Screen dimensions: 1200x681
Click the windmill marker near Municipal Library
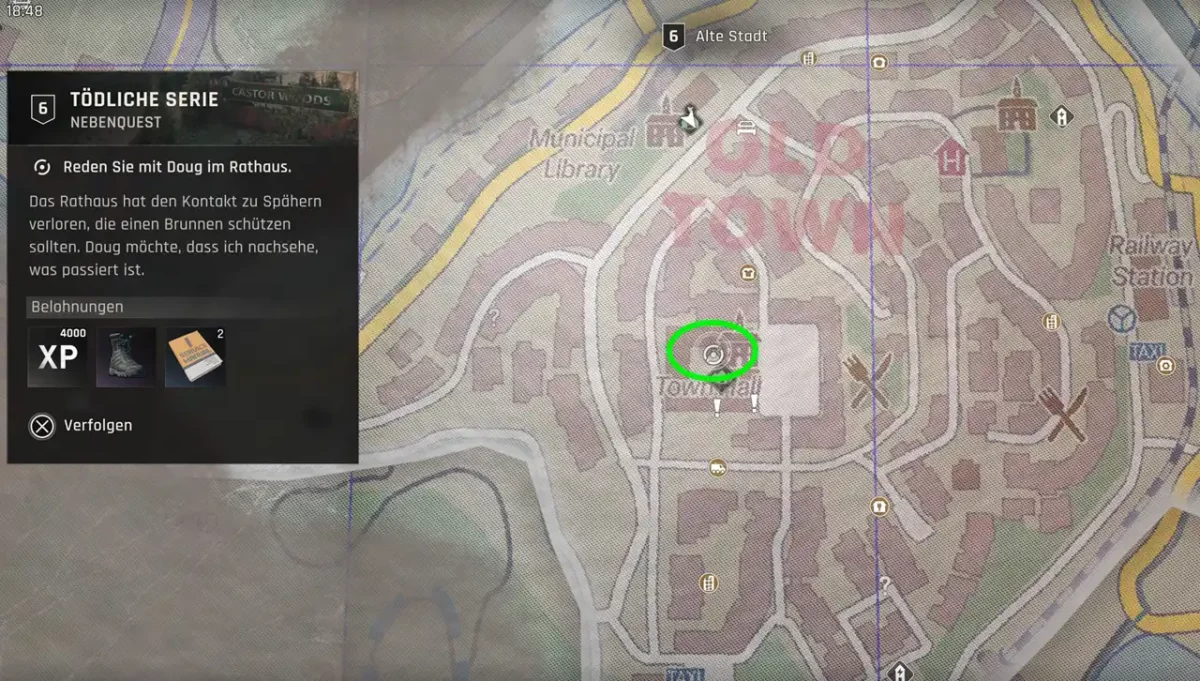point(688,118)
